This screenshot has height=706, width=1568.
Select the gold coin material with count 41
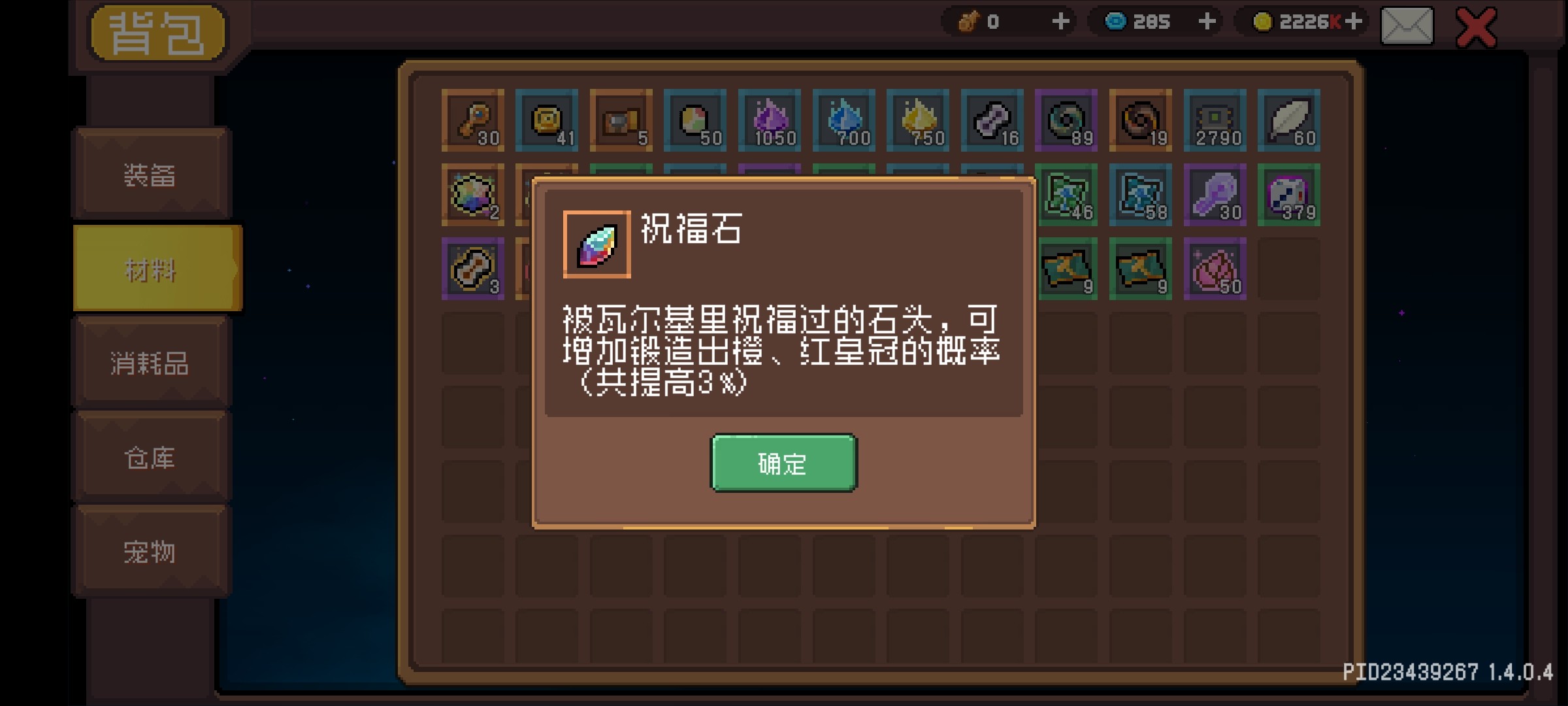547,121
